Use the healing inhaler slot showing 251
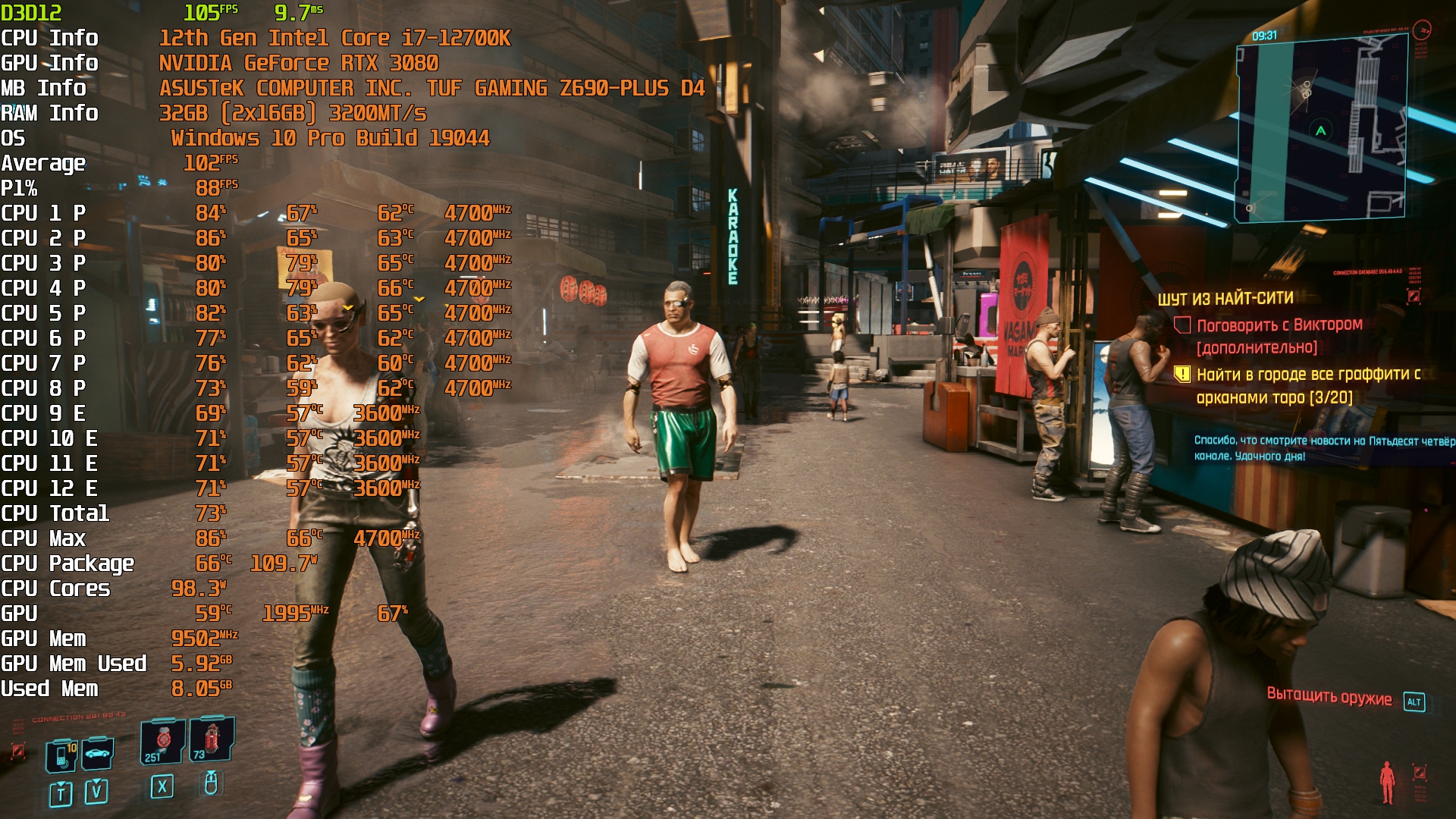The height and width of the screenshot is (819, 1456). point(162,741)
